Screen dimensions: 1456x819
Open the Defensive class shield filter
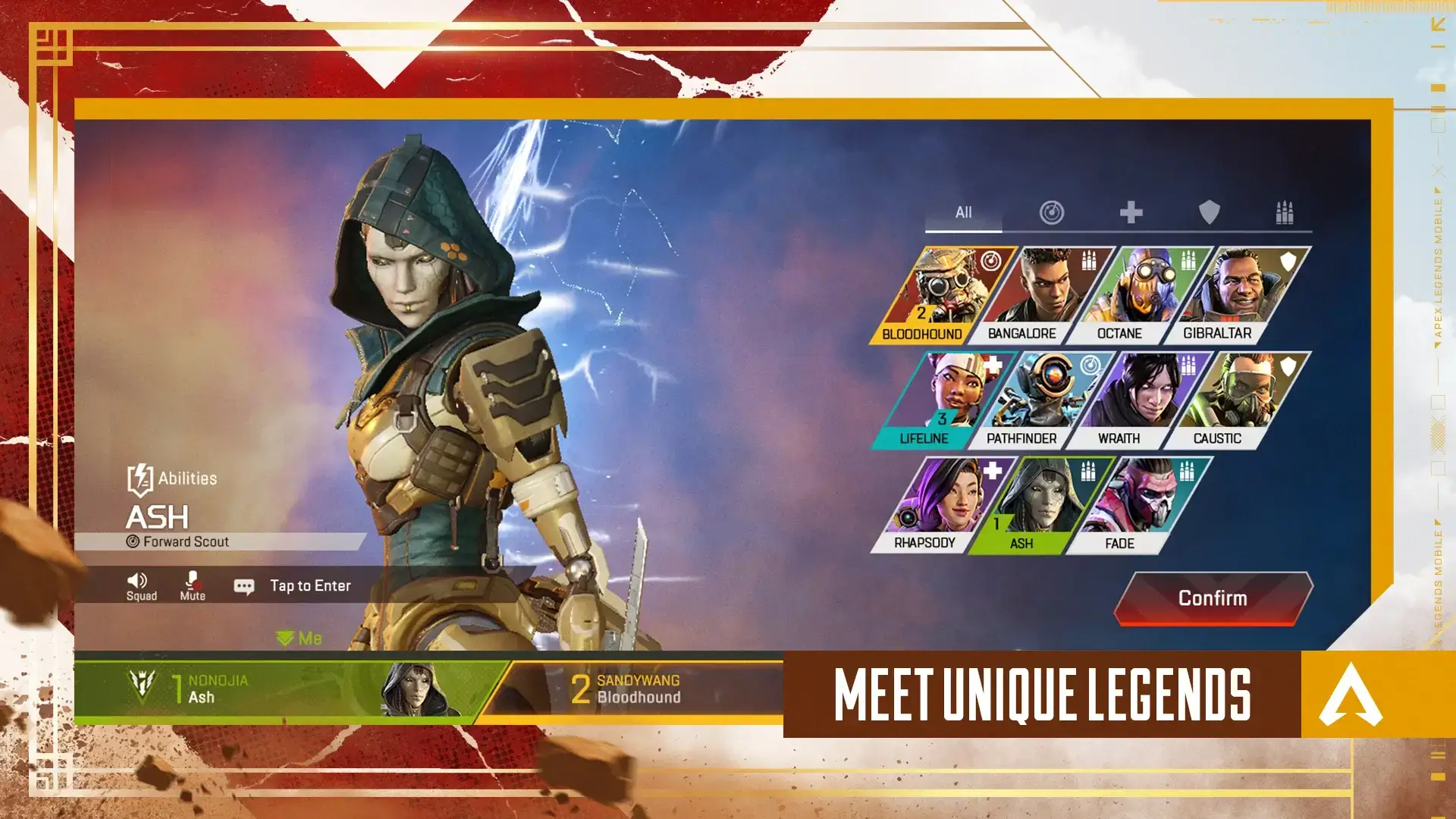(x=1211, y=213)
